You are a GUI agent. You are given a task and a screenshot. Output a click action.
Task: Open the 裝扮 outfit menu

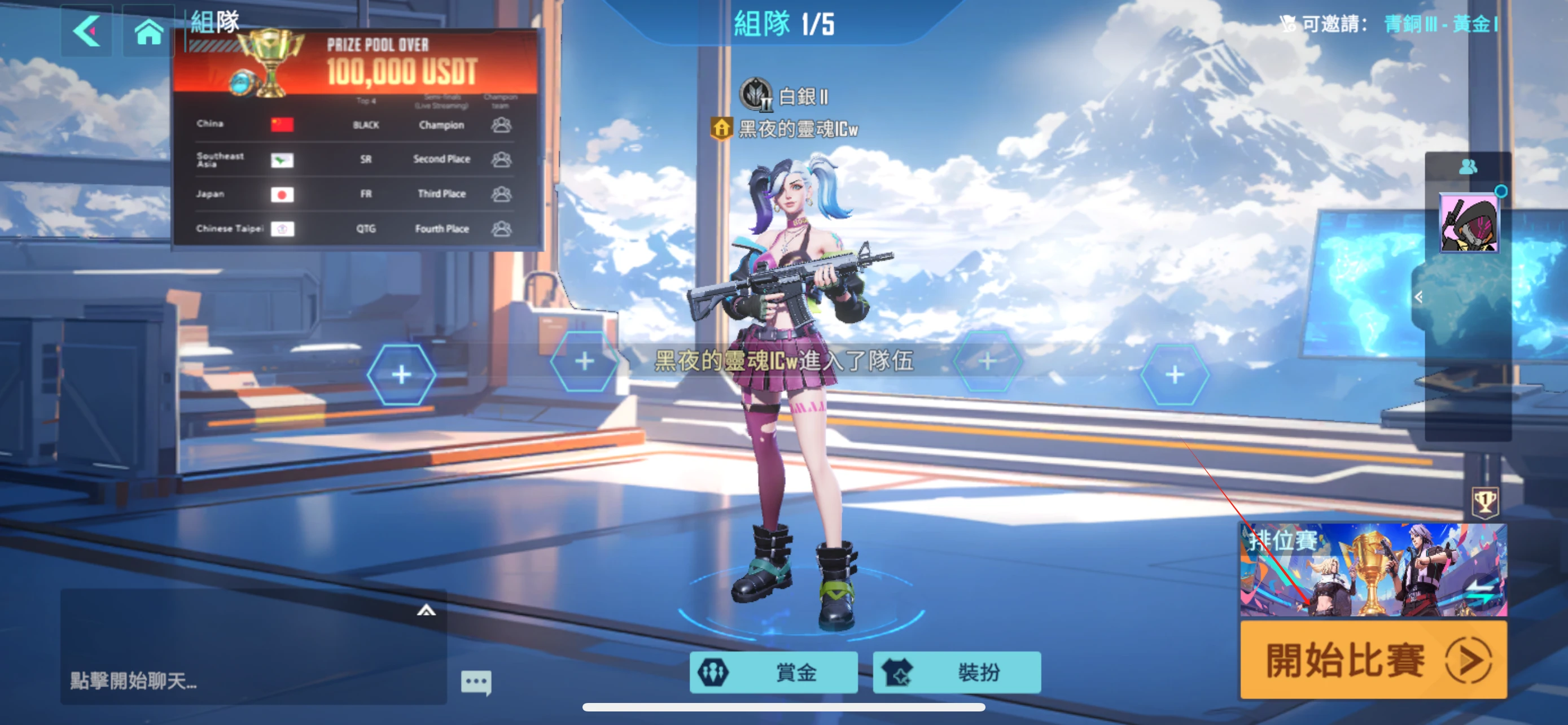point(956,672)
